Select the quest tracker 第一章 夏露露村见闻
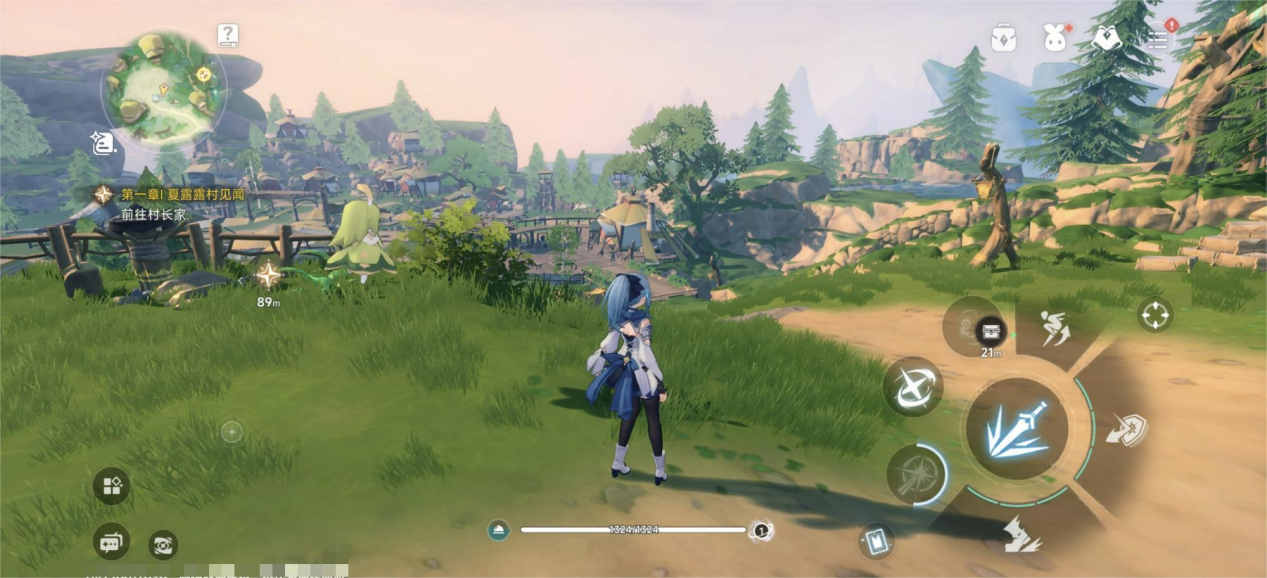Screen dimensions: 1267x578 [182, 194]
